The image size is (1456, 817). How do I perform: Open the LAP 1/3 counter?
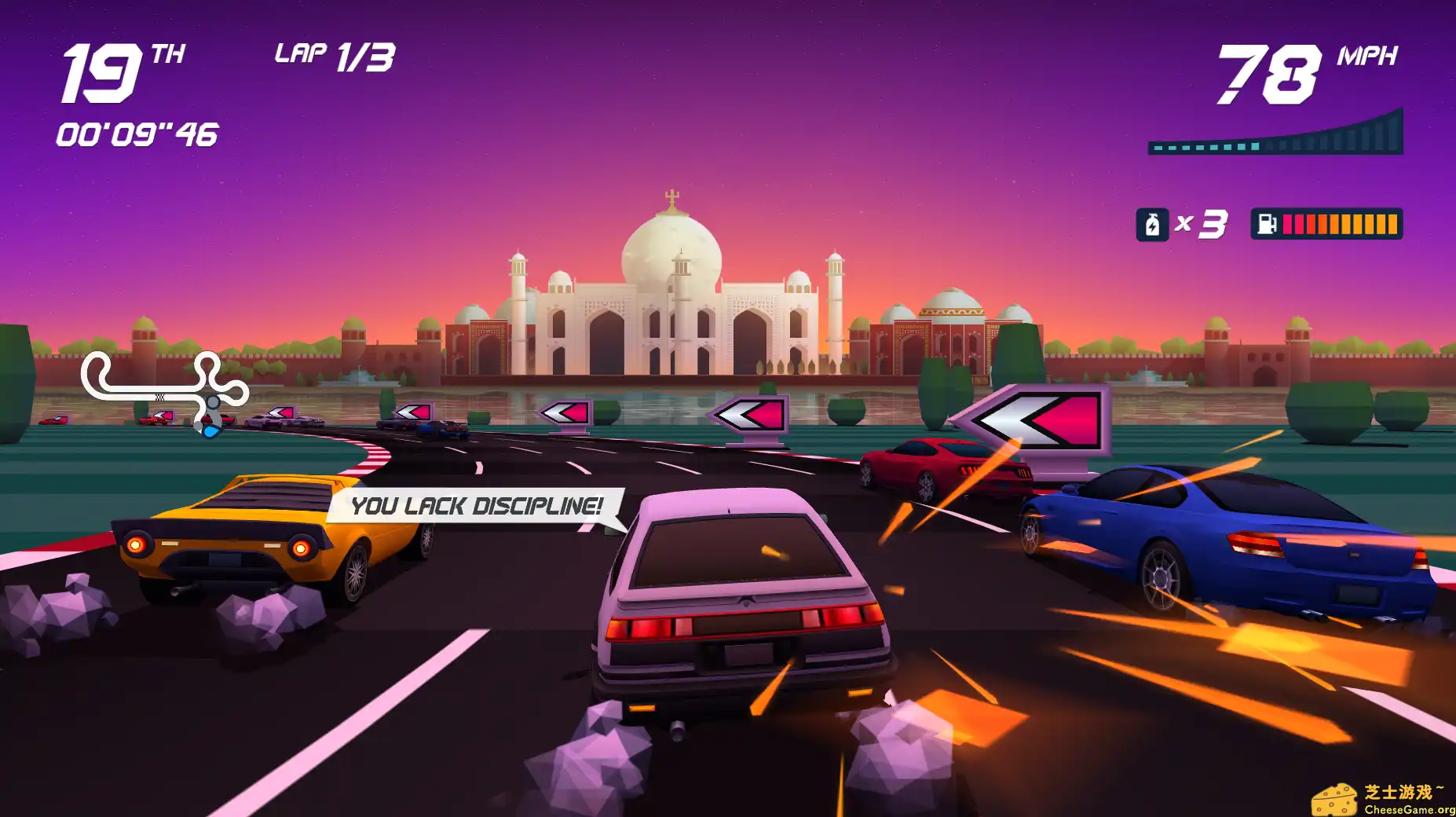[330, 55]
